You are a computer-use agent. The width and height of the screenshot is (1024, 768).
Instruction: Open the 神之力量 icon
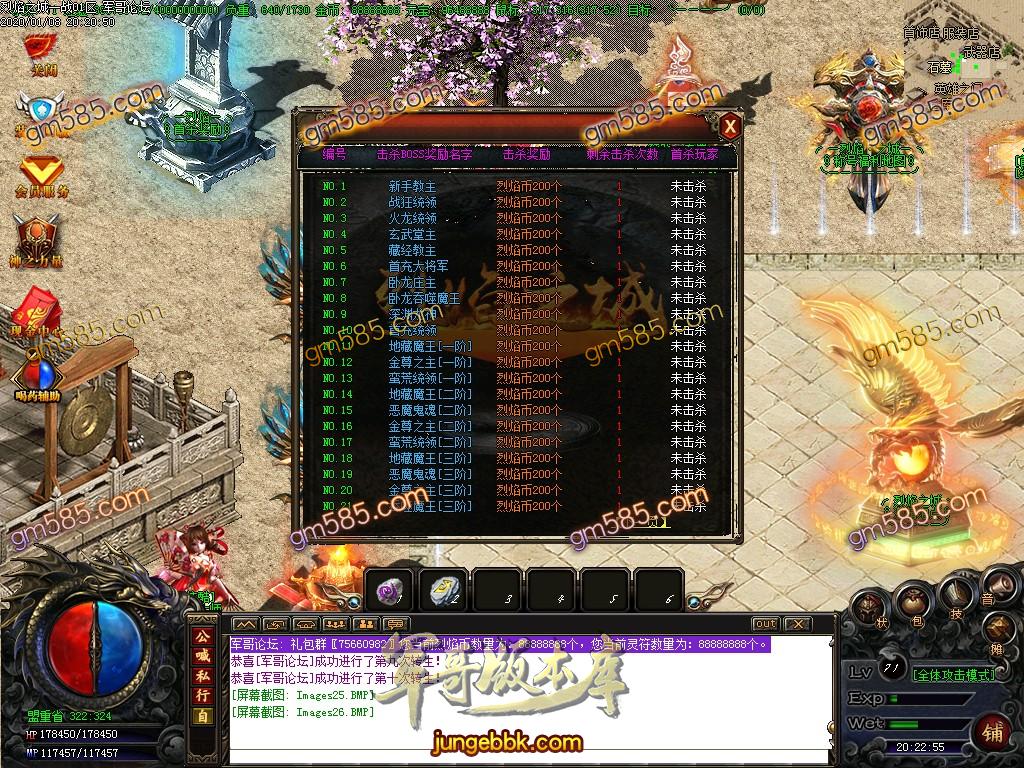(x=38, y=242)
